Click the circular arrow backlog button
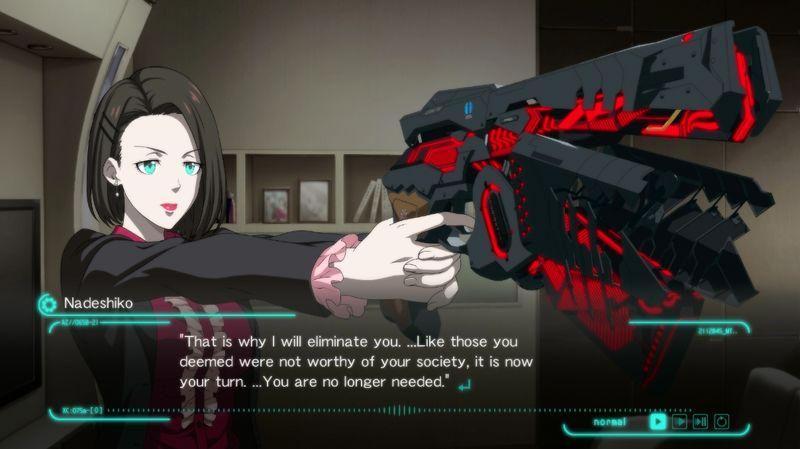This screenshot has width=800, height=449. pyautogui.click(x=722, y=421)
